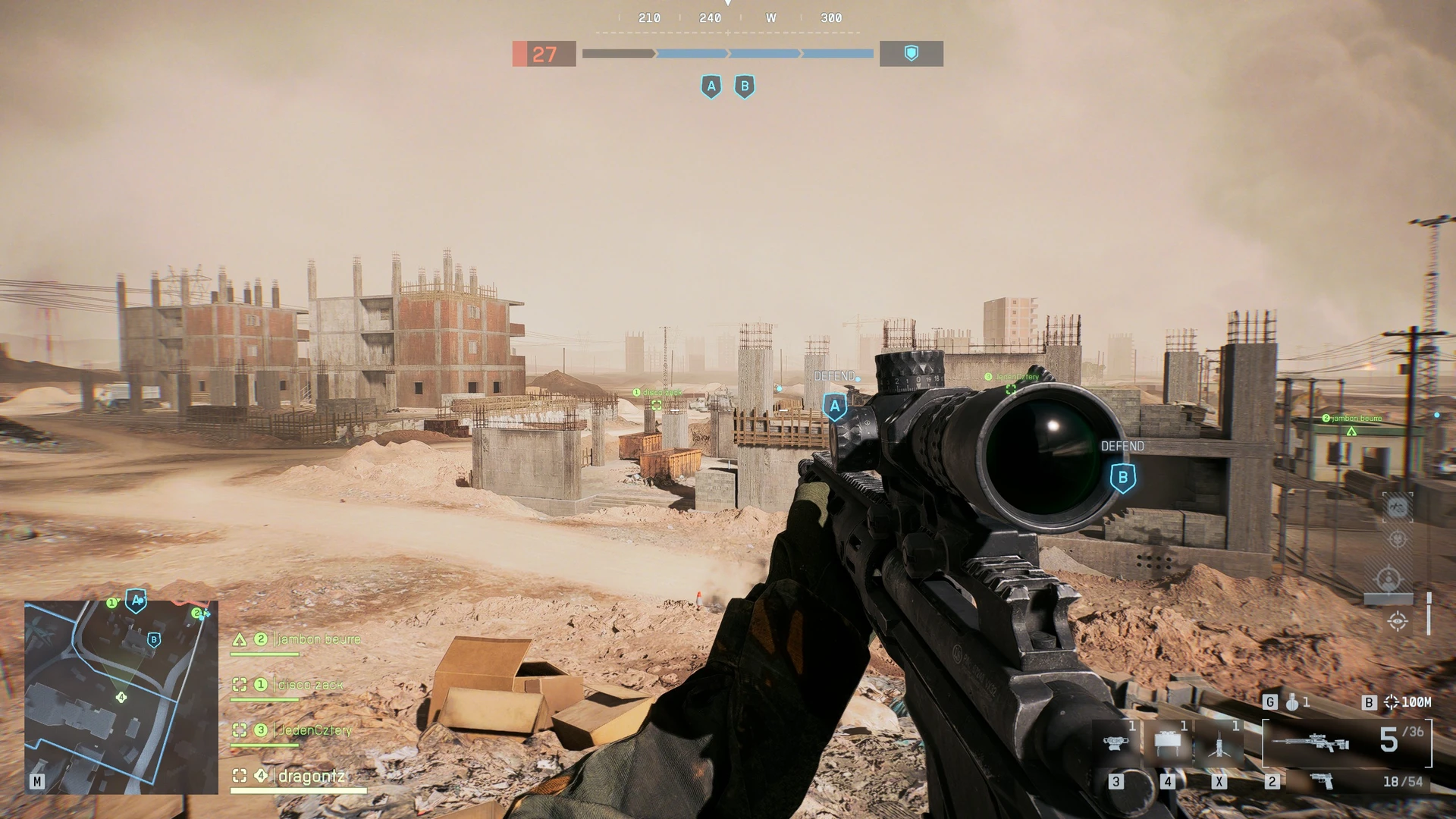Select the grenade icon

[1291, 703]
